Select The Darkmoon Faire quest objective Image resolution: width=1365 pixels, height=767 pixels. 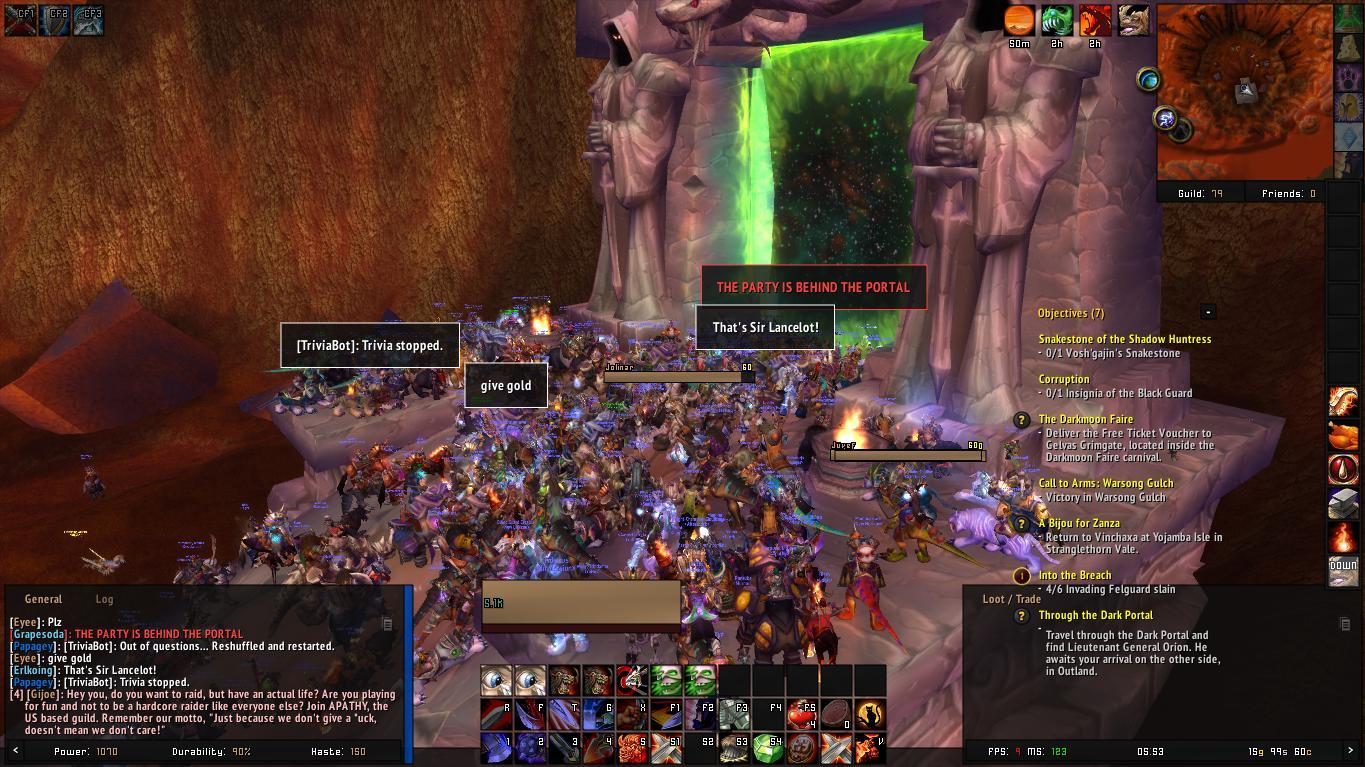coord(1085,419)
